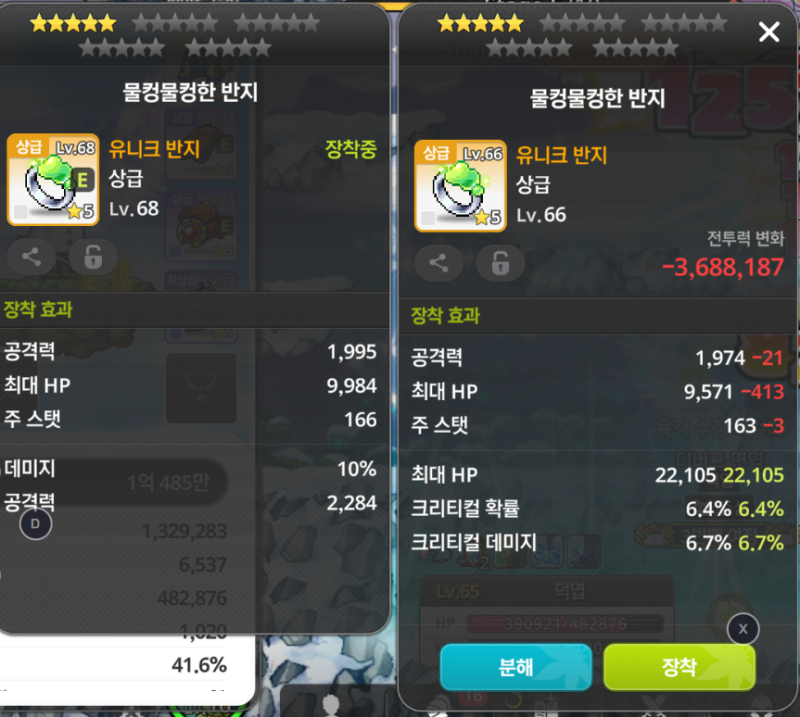The image size is (800, 717).
Task: Equip the ring with 장착 button
Action: pos(679,667)
